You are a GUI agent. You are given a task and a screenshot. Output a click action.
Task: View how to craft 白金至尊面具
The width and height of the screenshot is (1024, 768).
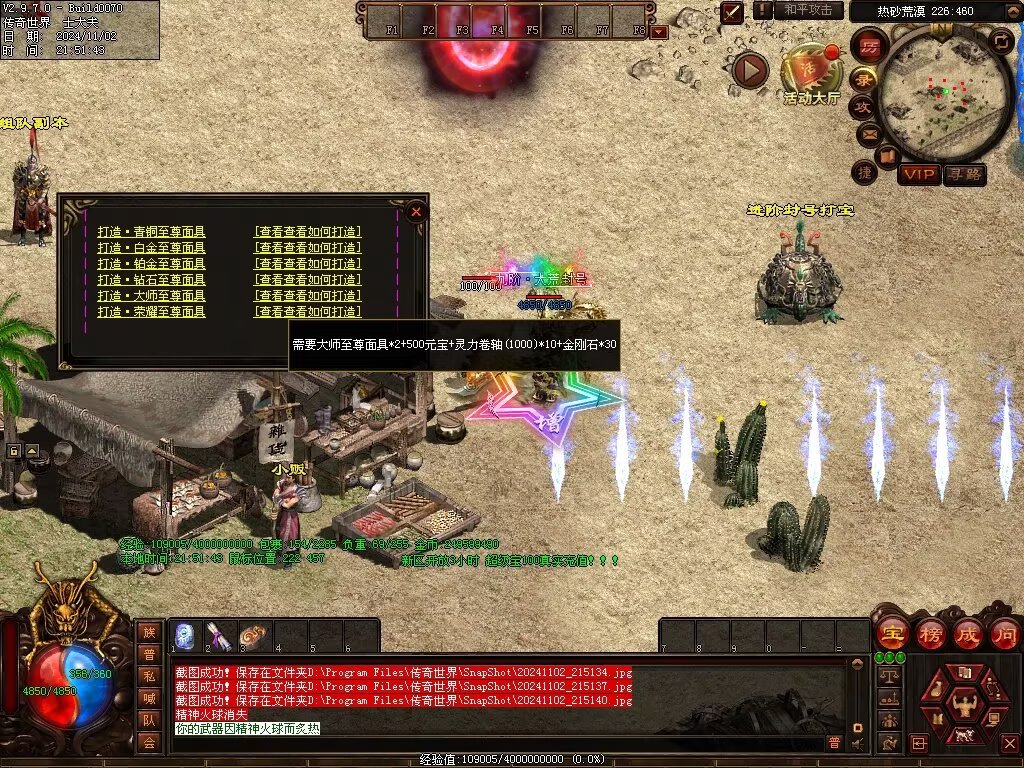point(307,248)
